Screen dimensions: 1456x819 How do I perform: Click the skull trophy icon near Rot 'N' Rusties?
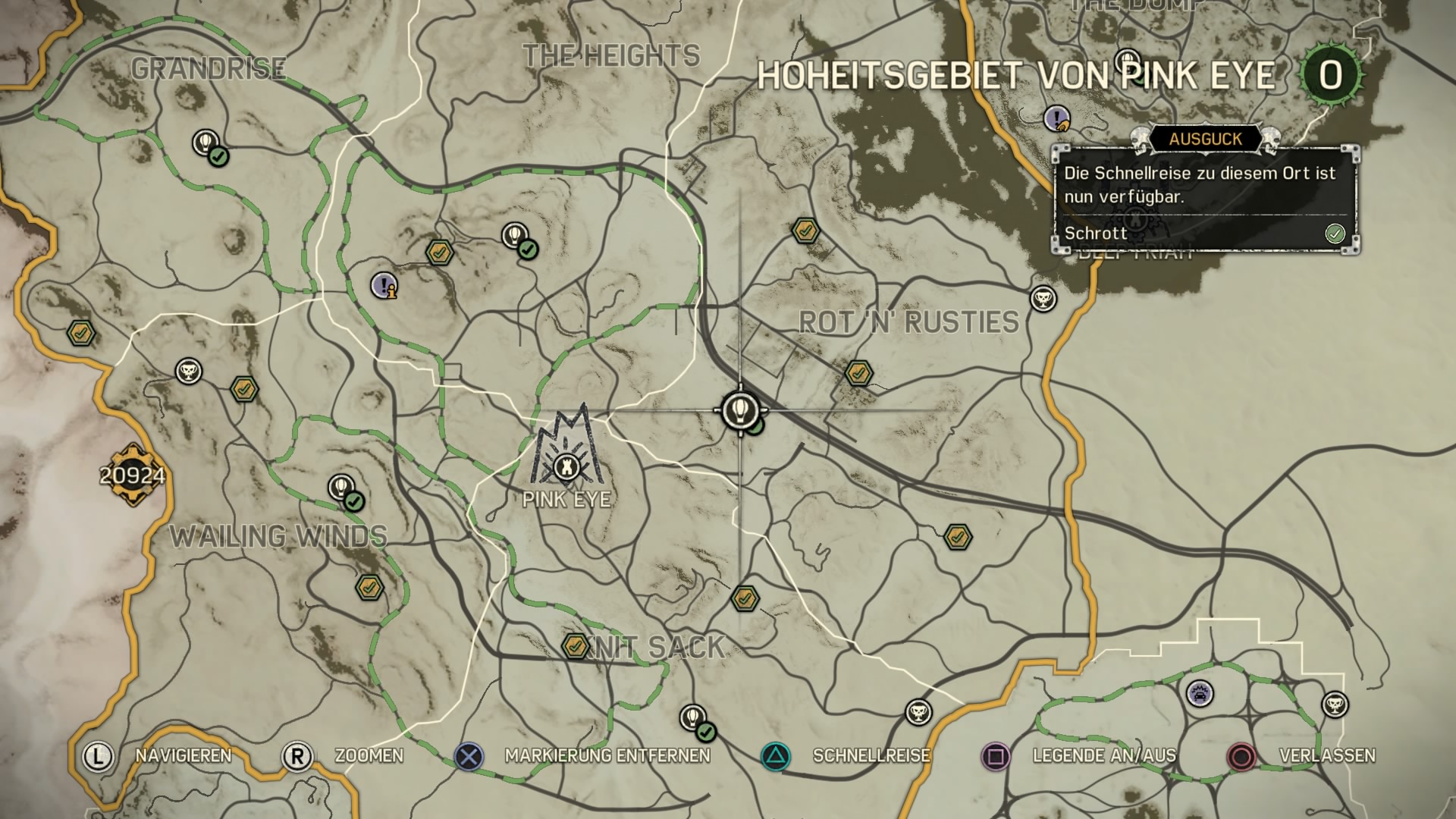[1041, 300]
